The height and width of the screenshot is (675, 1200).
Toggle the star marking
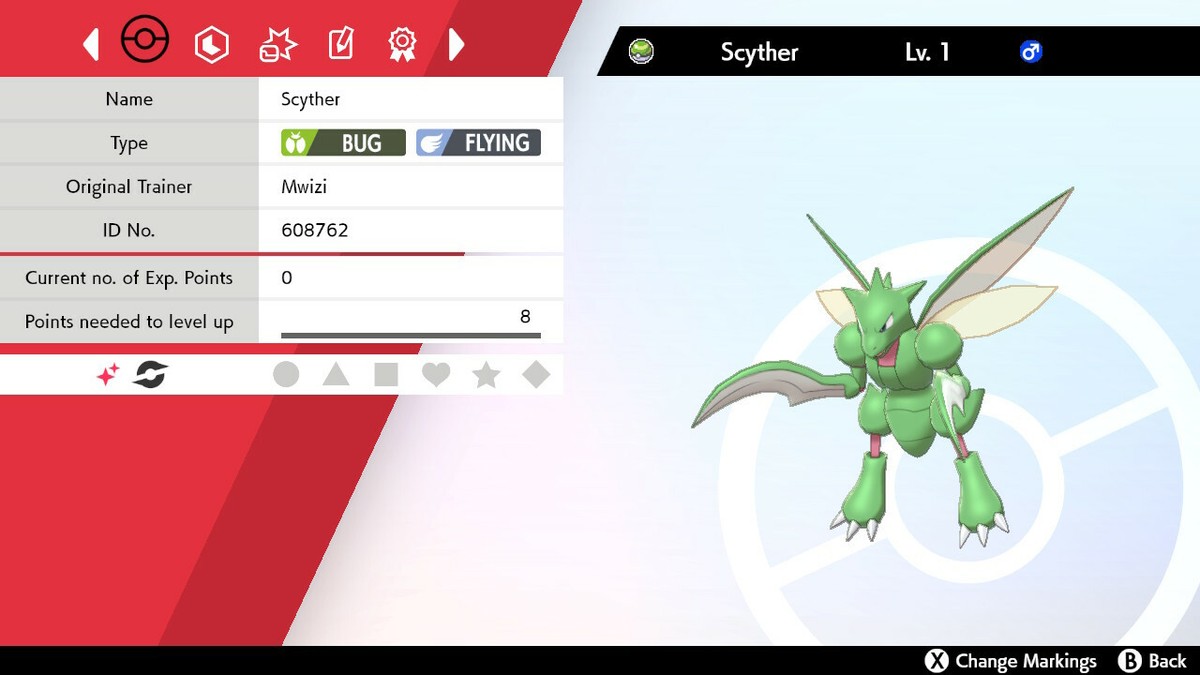coord(486,375)
